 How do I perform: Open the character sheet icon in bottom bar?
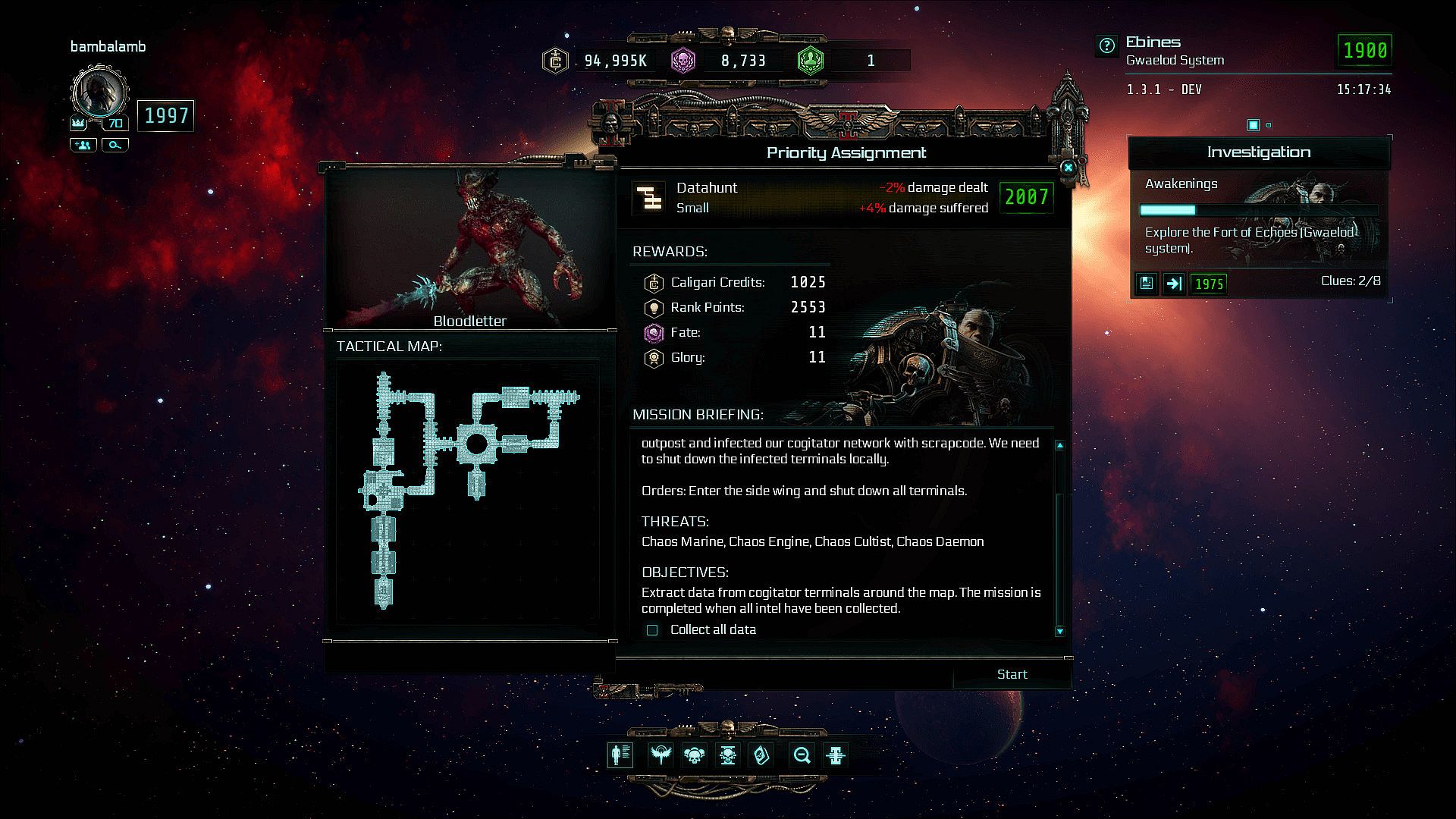click(620, 755)
